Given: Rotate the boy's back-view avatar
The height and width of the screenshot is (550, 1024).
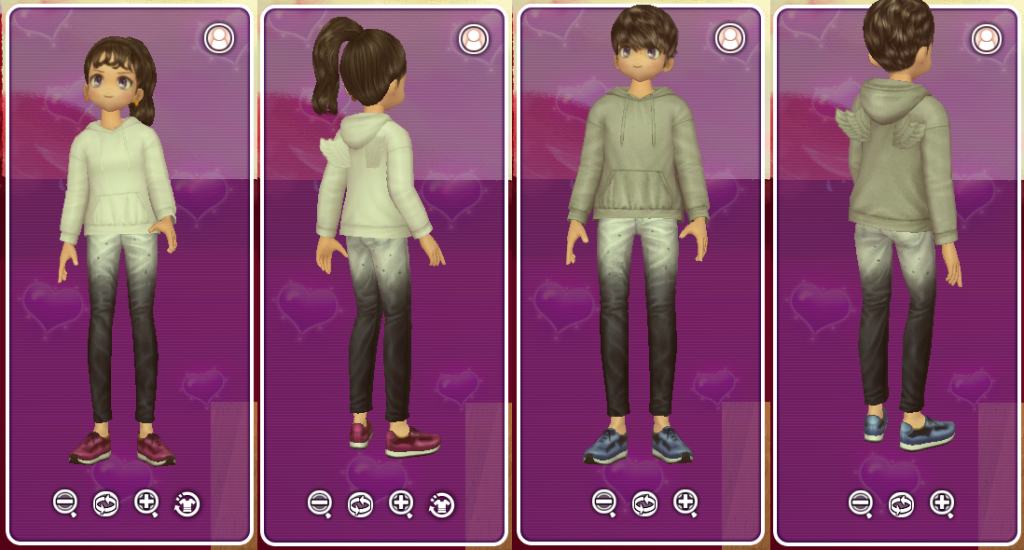Looking at the screenshot, I should tap(900, 503).
